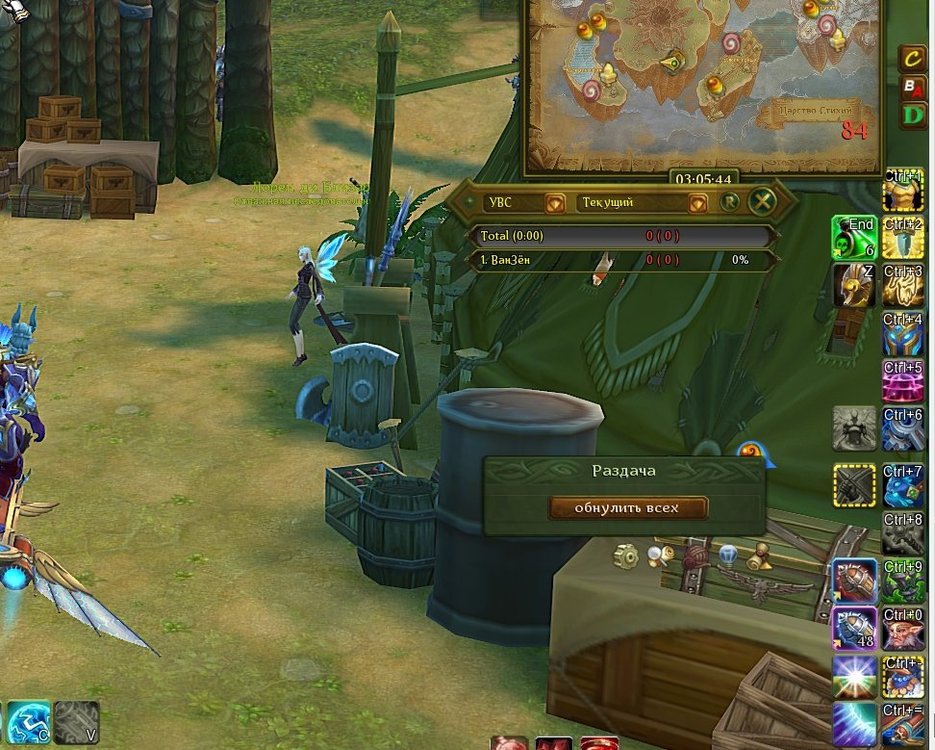Click the yellow C button

click(912, 58)
